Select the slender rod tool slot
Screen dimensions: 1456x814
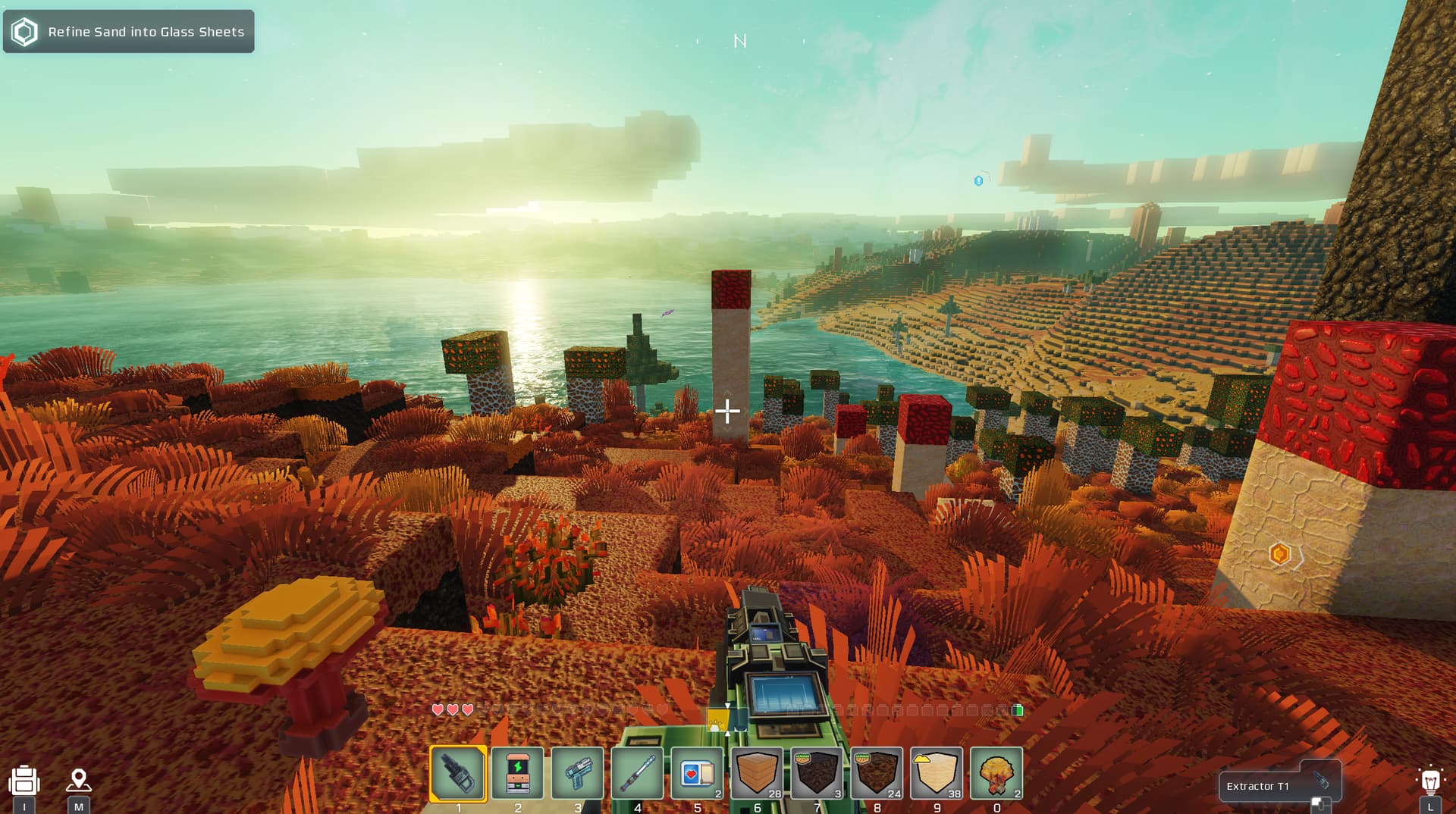(638, 773)
